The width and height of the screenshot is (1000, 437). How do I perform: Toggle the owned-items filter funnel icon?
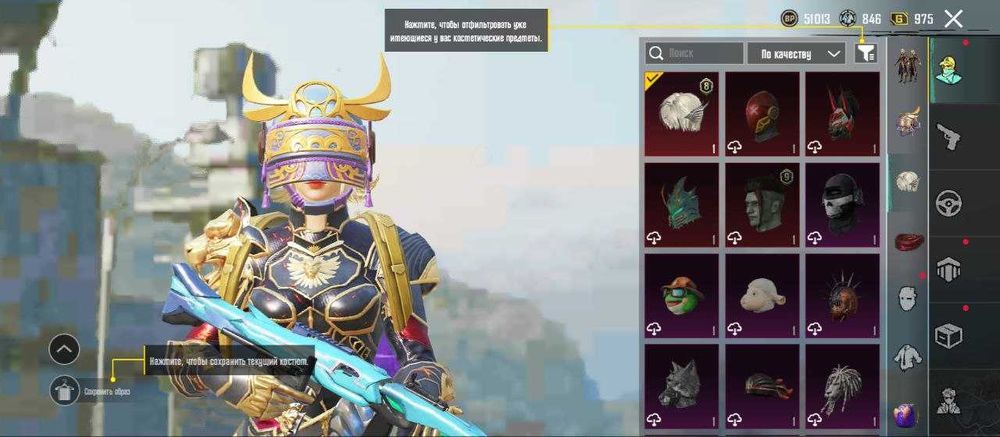[866, 54]
